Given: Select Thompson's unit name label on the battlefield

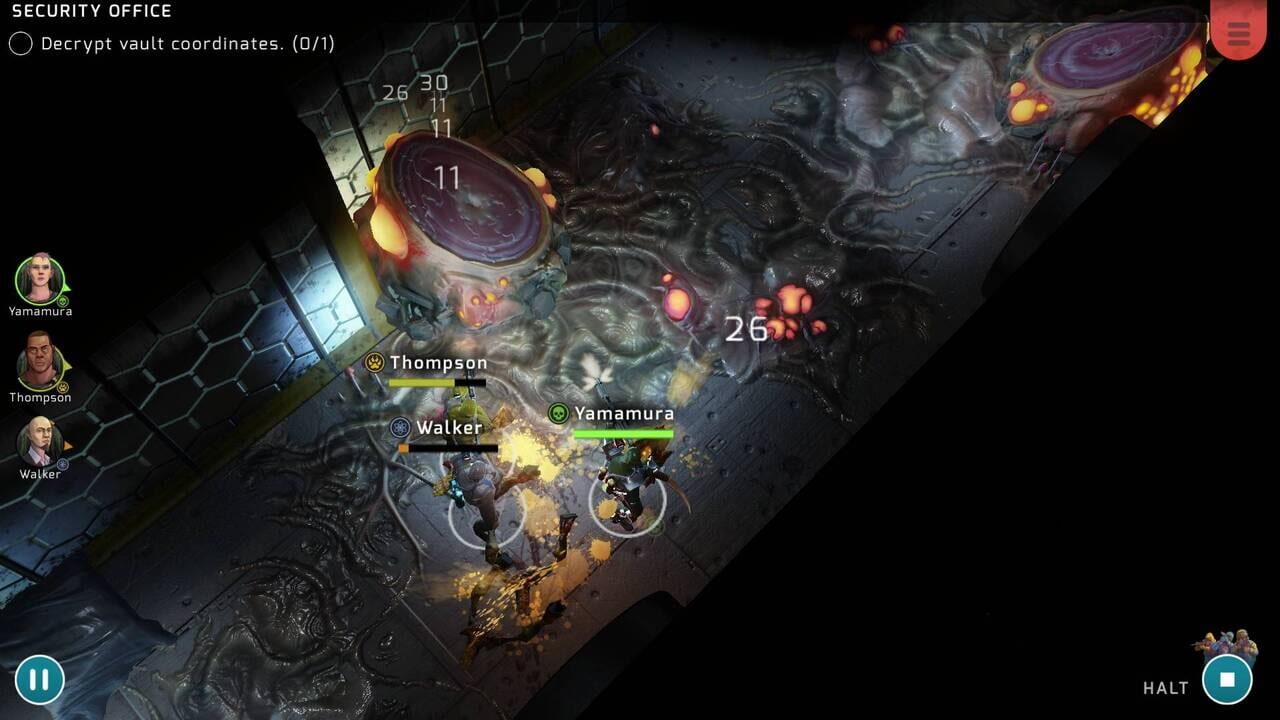Looking at the screenshot, I should [437, 362].
